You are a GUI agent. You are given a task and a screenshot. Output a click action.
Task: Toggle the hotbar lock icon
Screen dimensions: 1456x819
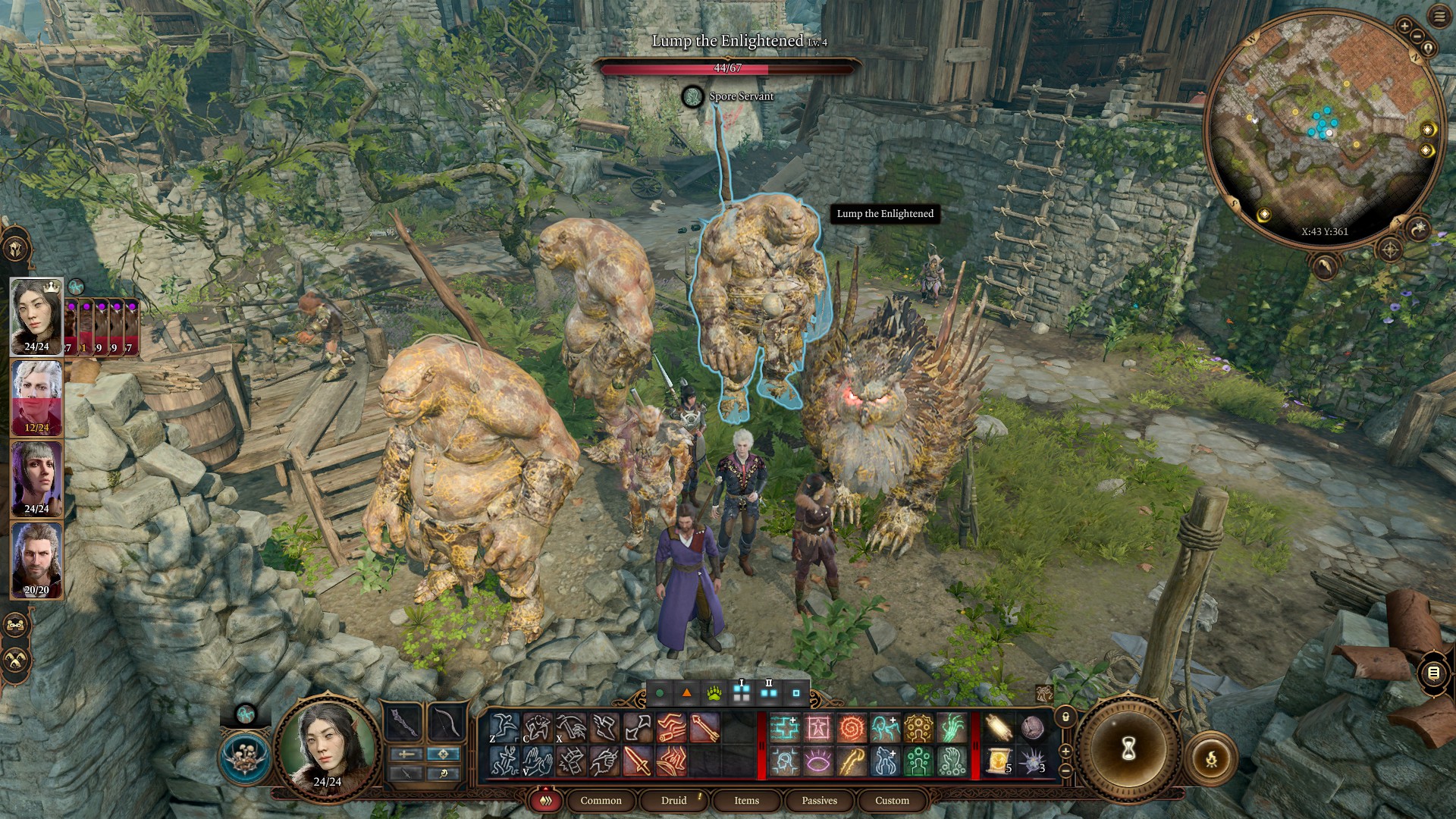coord(1065,717)
